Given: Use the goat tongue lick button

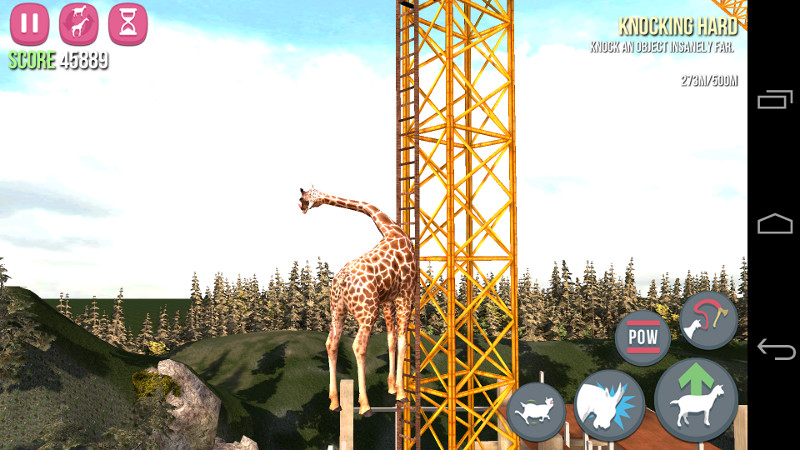Looking at the screenshot, I should pos(708,320).
